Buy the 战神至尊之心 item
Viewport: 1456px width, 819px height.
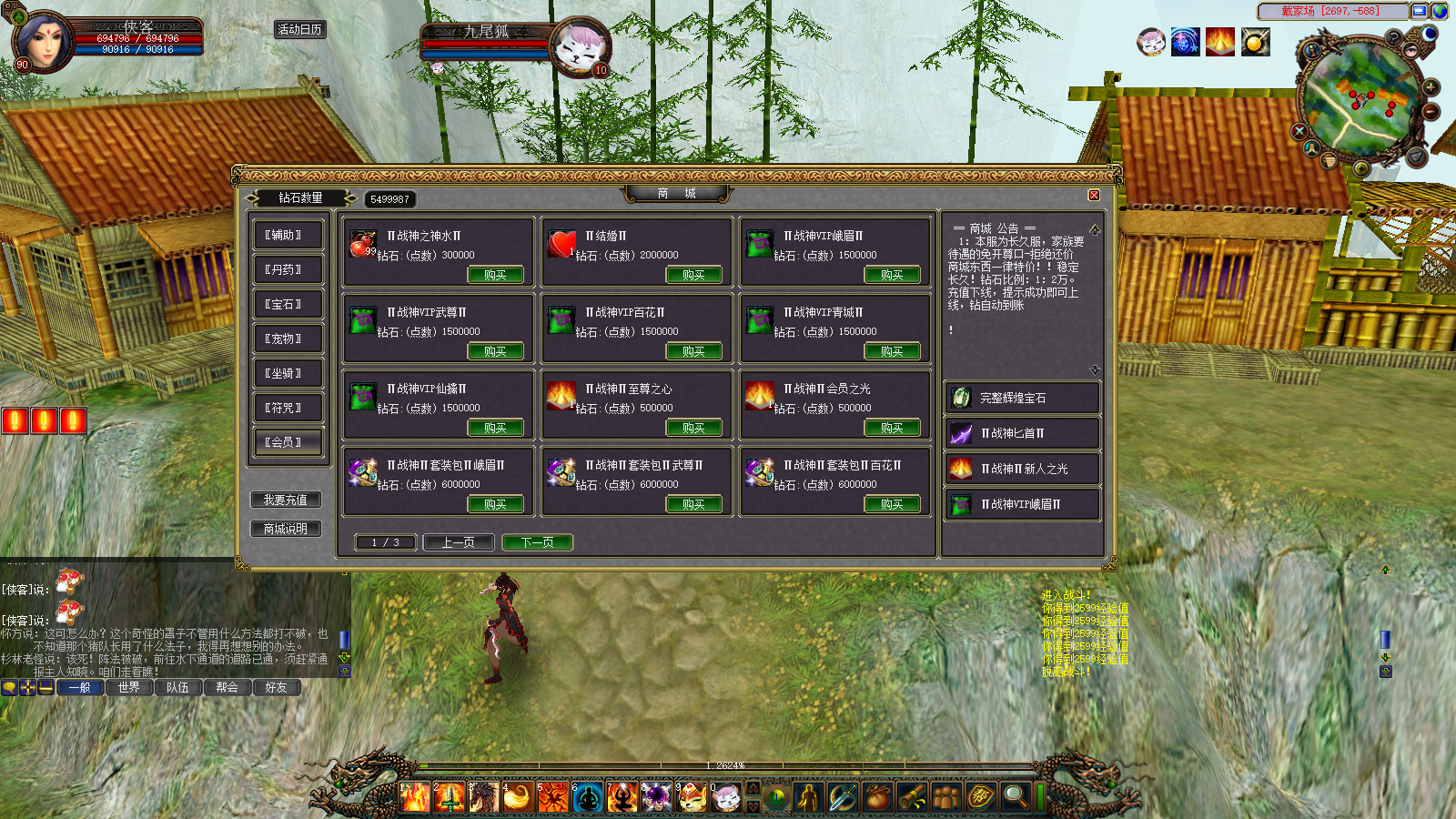[x=693, y=428]
